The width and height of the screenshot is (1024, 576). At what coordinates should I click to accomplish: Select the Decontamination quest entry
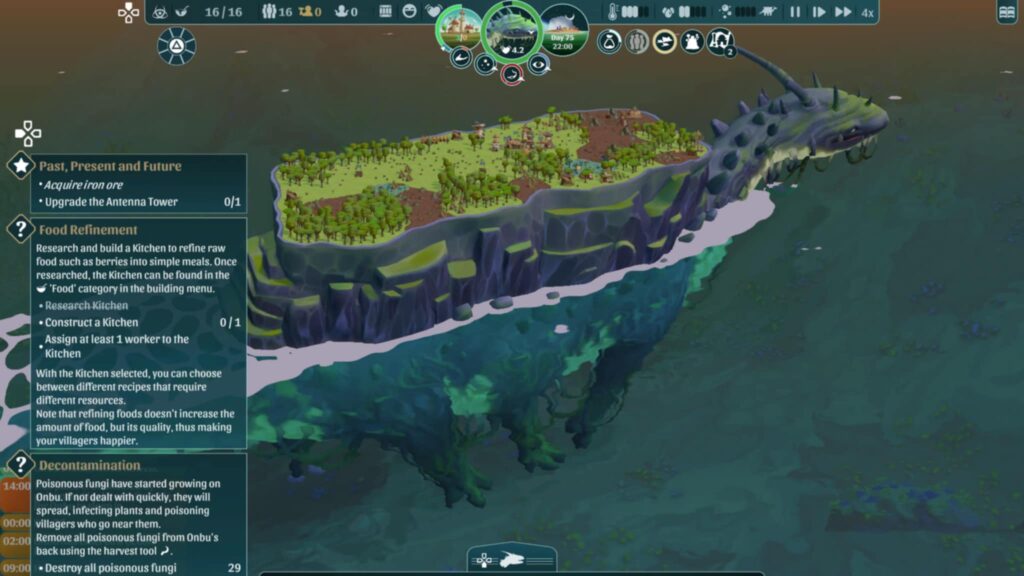click(89, 465)
